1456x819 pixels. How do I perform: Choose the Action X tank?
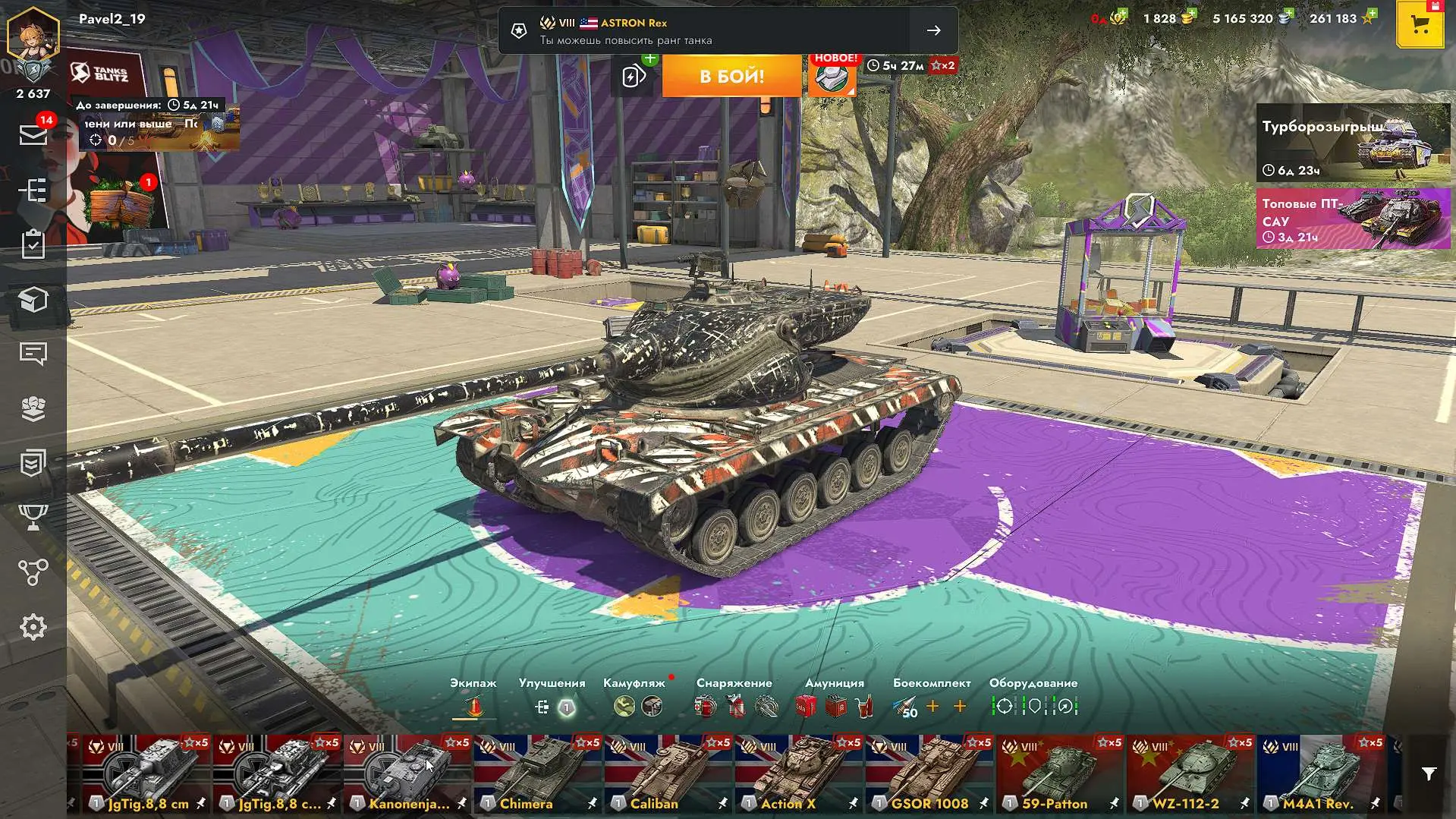[799, 773]
